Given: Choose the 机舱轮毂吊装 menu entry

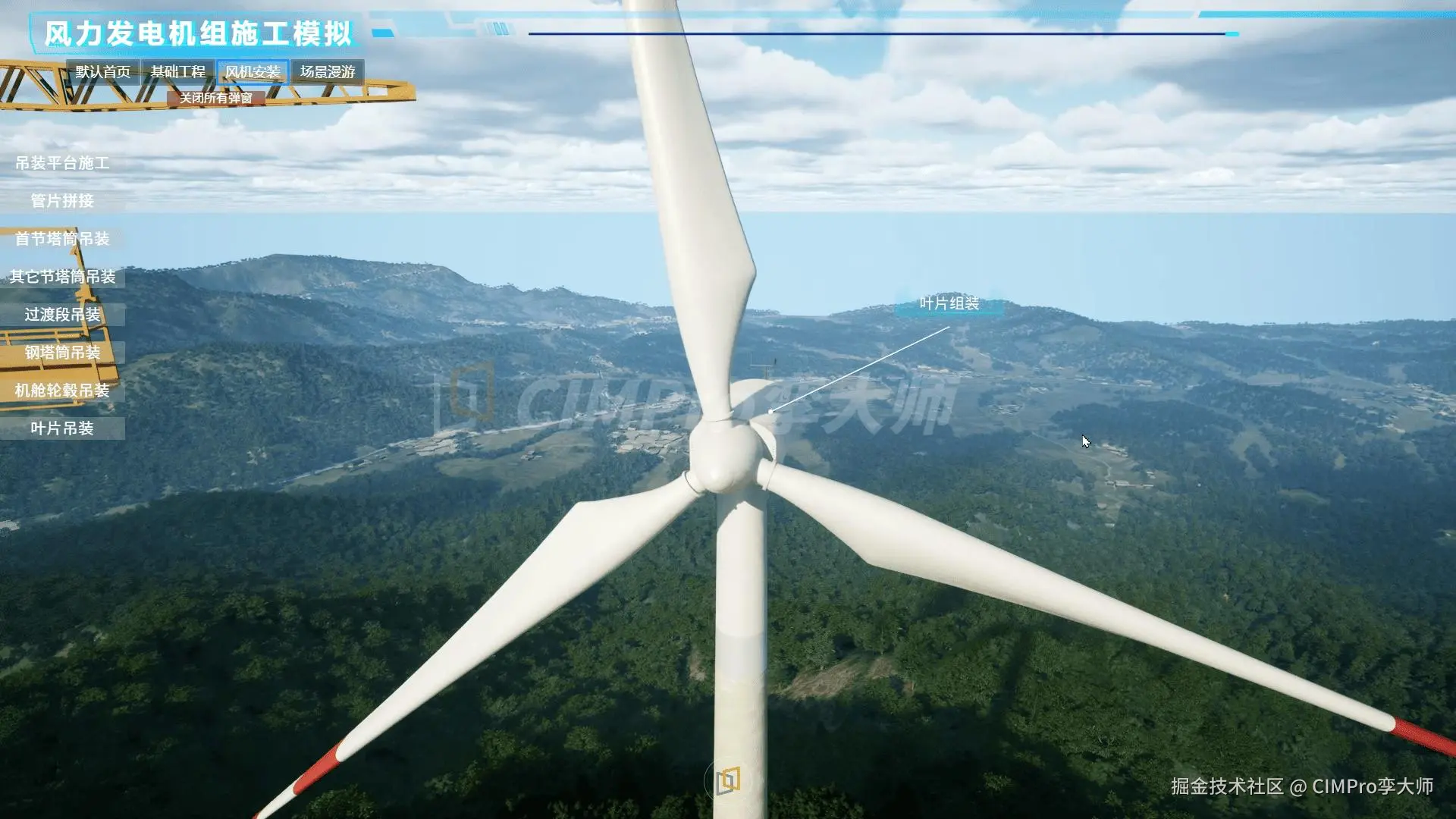Looking at the screenshot, I should pos(62,391).
